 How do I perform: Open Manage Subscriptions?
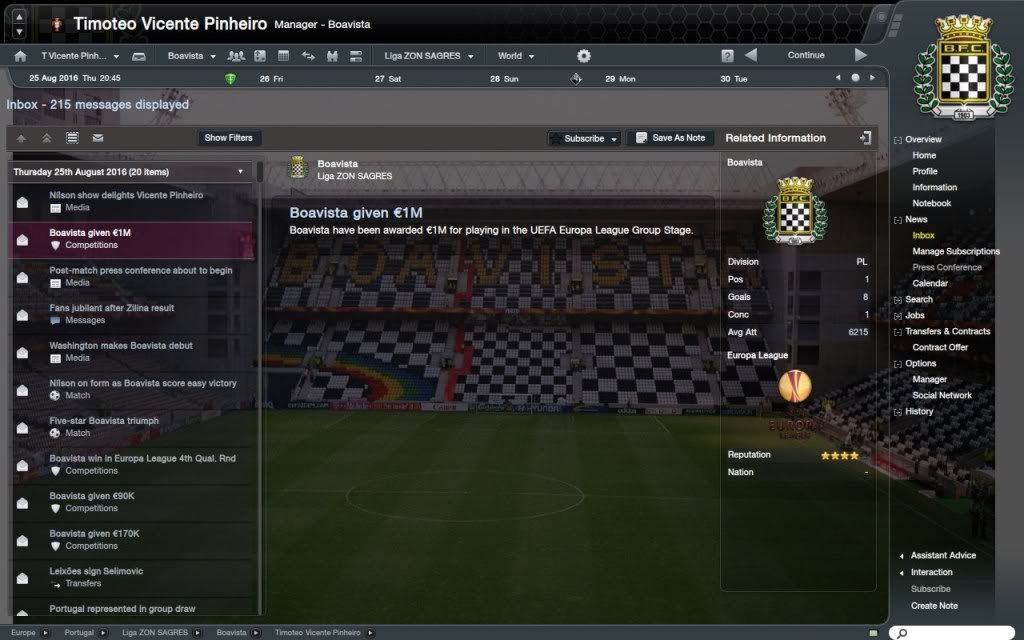[955, 251]
